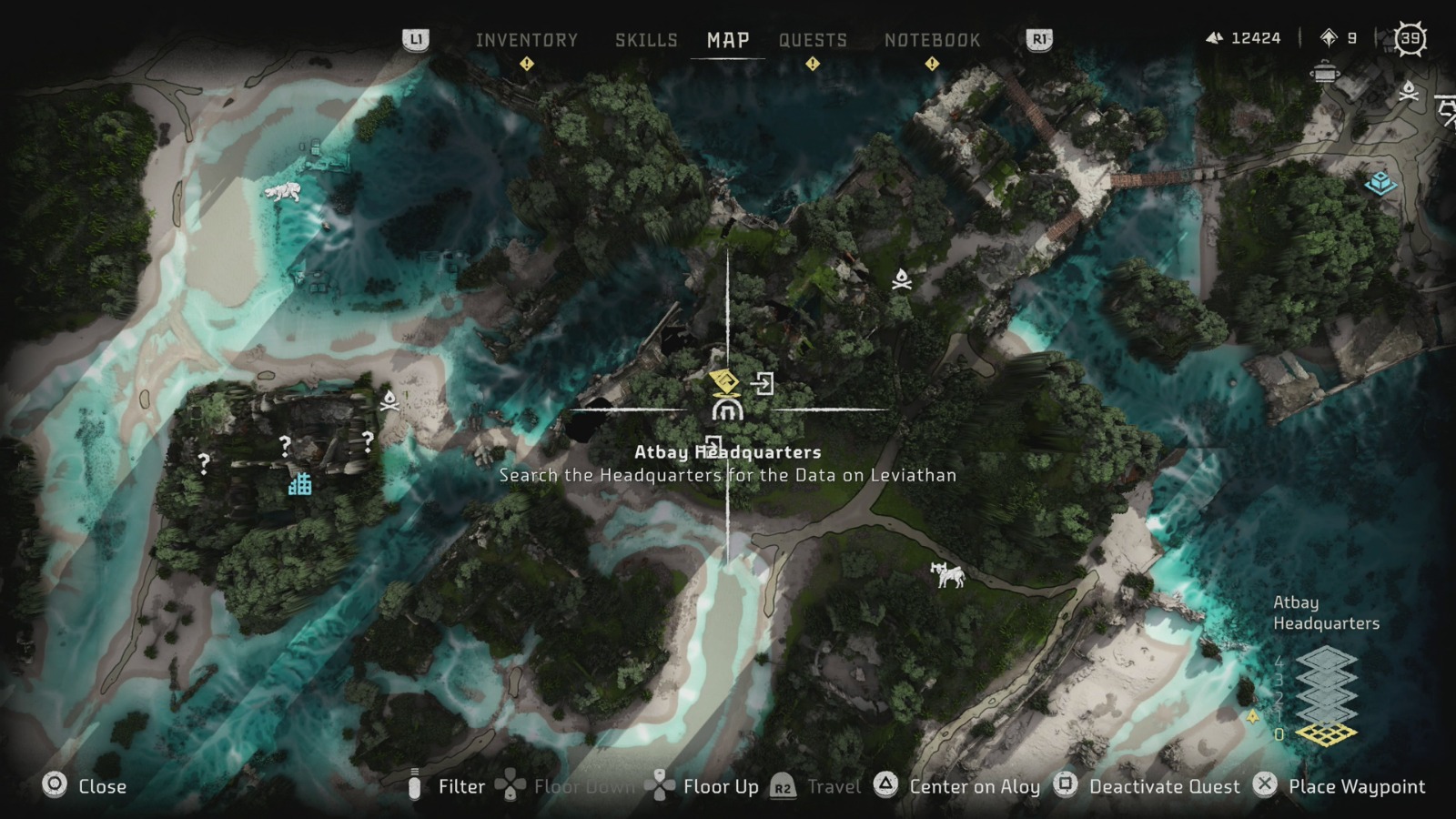Open the INVENTORY tab

(x=526, y=40)
